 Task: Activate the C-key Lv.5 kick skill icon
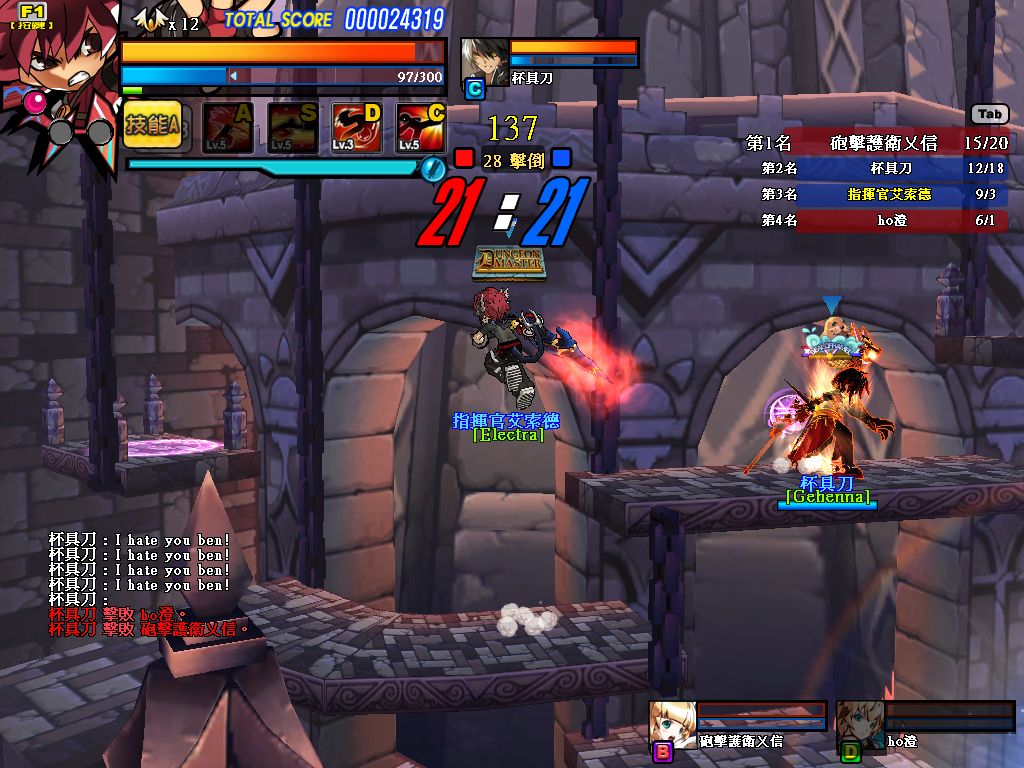[x=421, y=127]
